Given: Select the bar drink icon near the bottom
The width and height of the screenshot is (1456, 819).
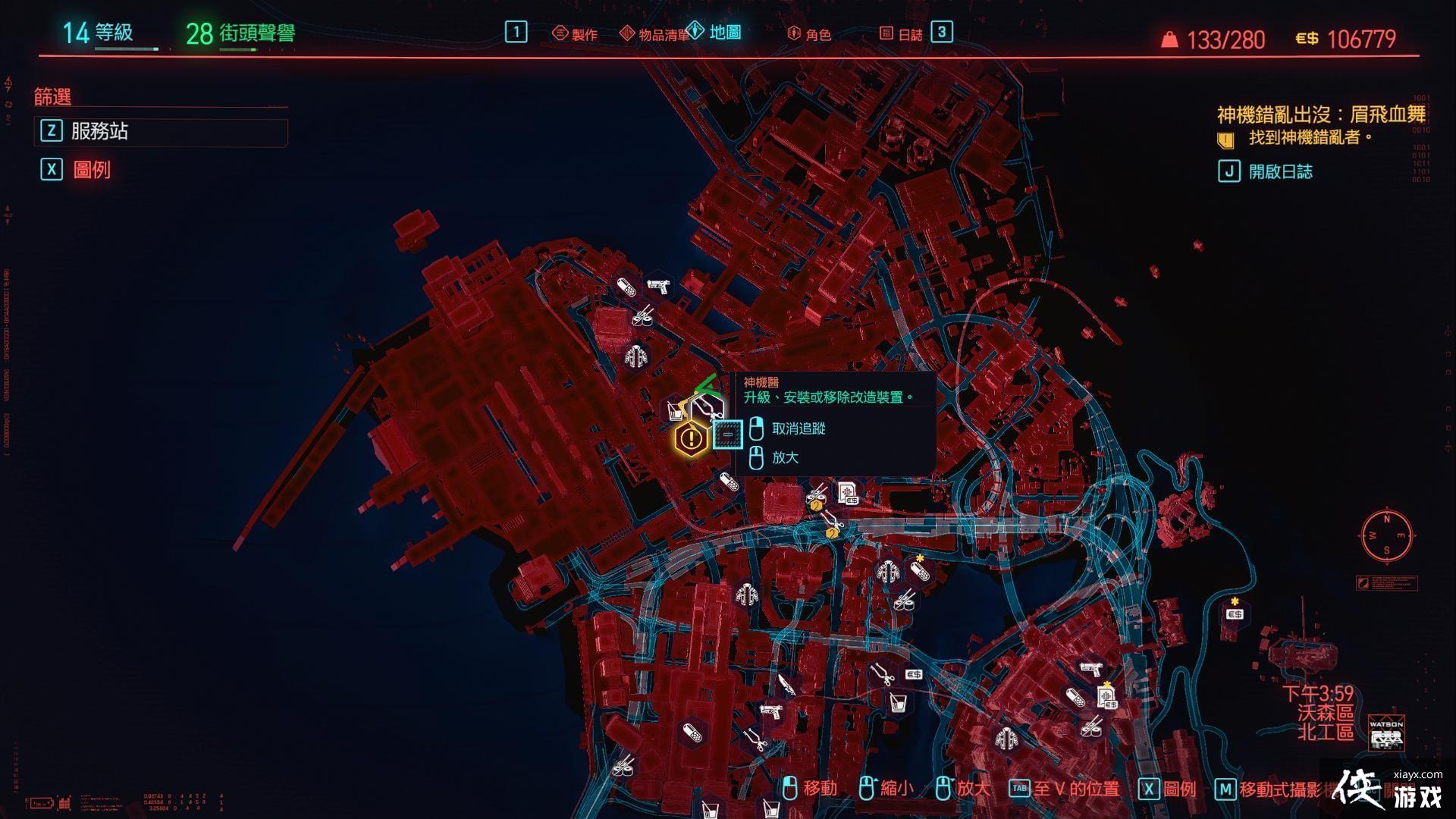Looking at the screenshot, I should [900, 701].
